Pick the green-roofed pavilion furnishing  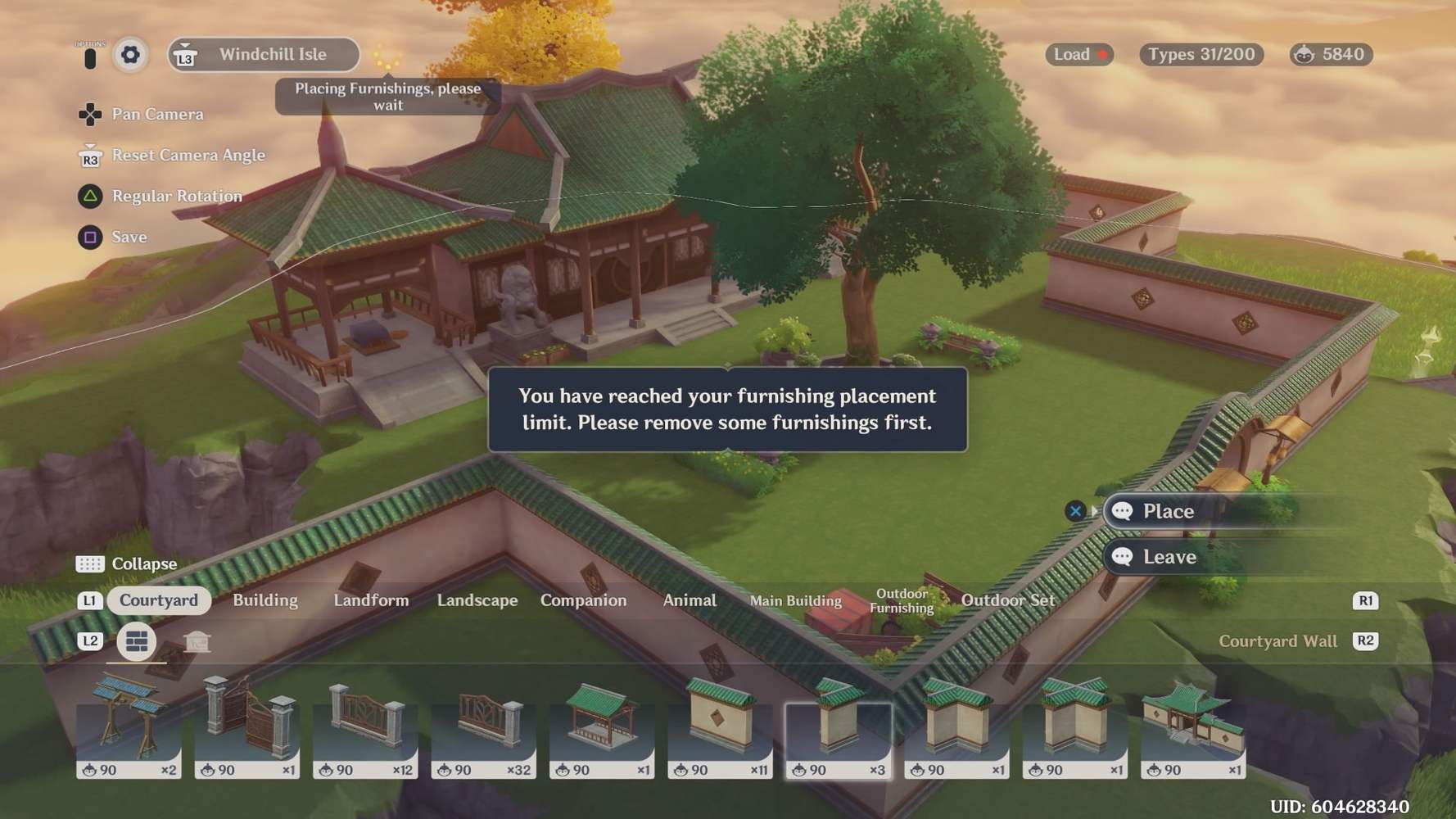point(602,725)
